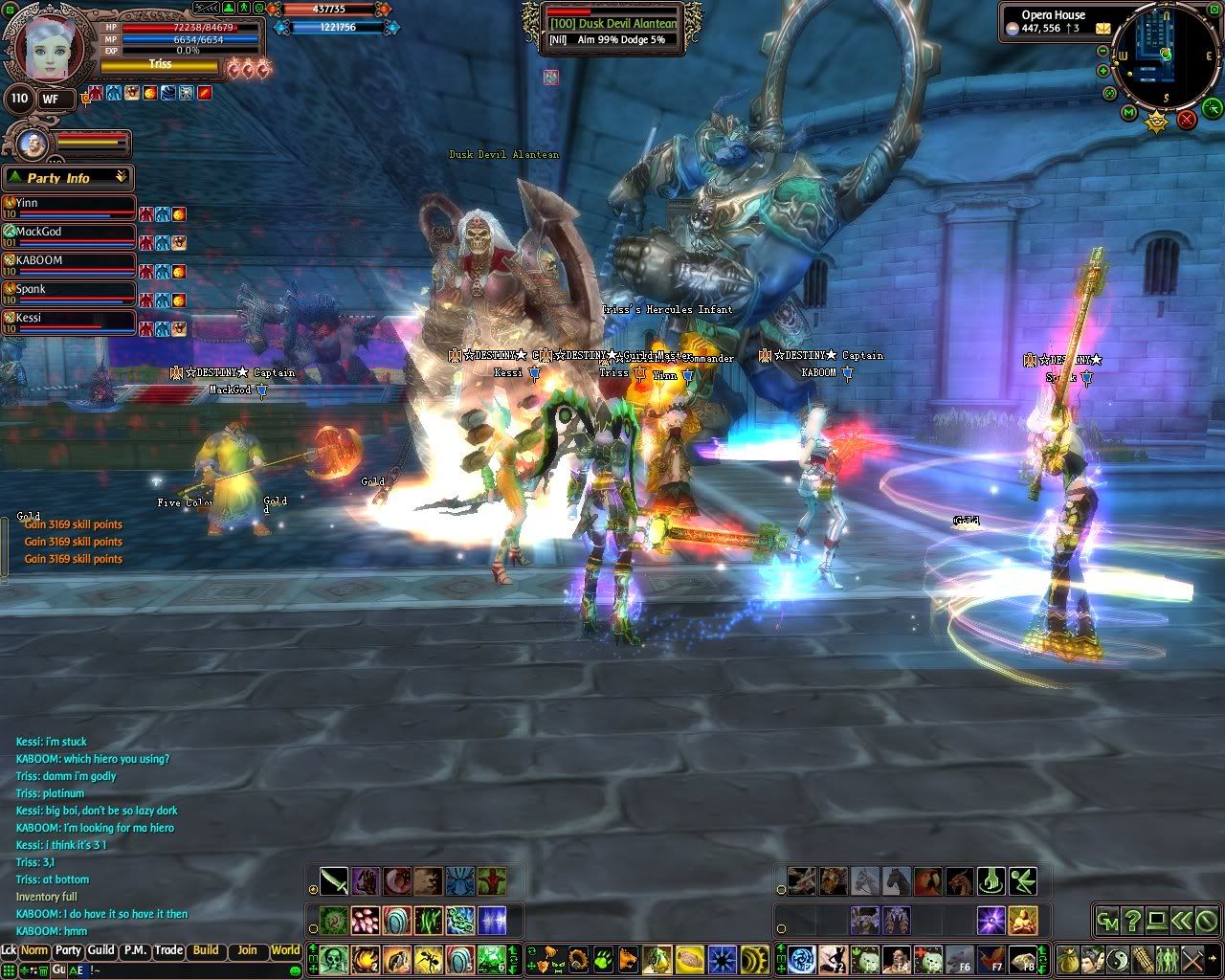The height and width of the screenshot is (980, 1225).
Task: Click the red crossed-swords PK button
Action: 1187,119
